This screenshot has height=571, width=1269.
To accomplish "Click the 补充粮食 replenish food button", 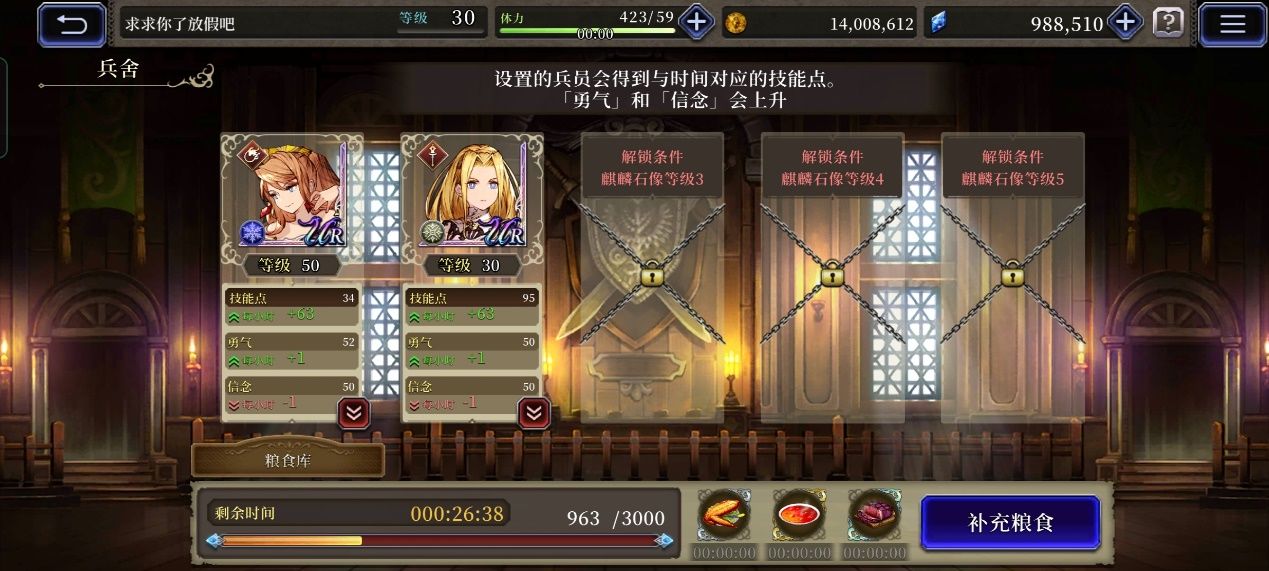I will pos(1010,522).
